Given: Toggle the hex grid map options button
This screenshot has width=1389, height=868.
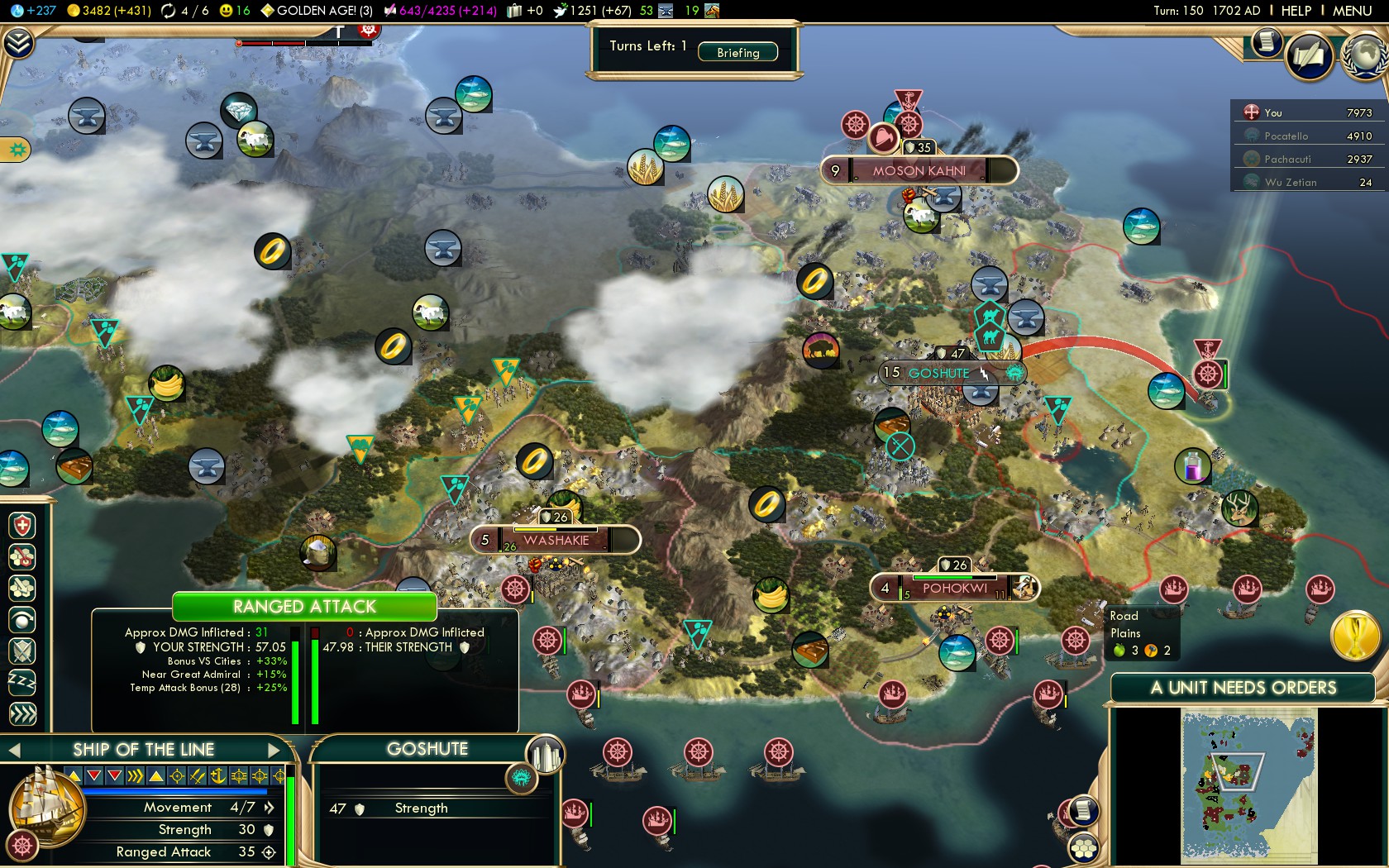Looking at the screenshot, I should click(1084, 848).
